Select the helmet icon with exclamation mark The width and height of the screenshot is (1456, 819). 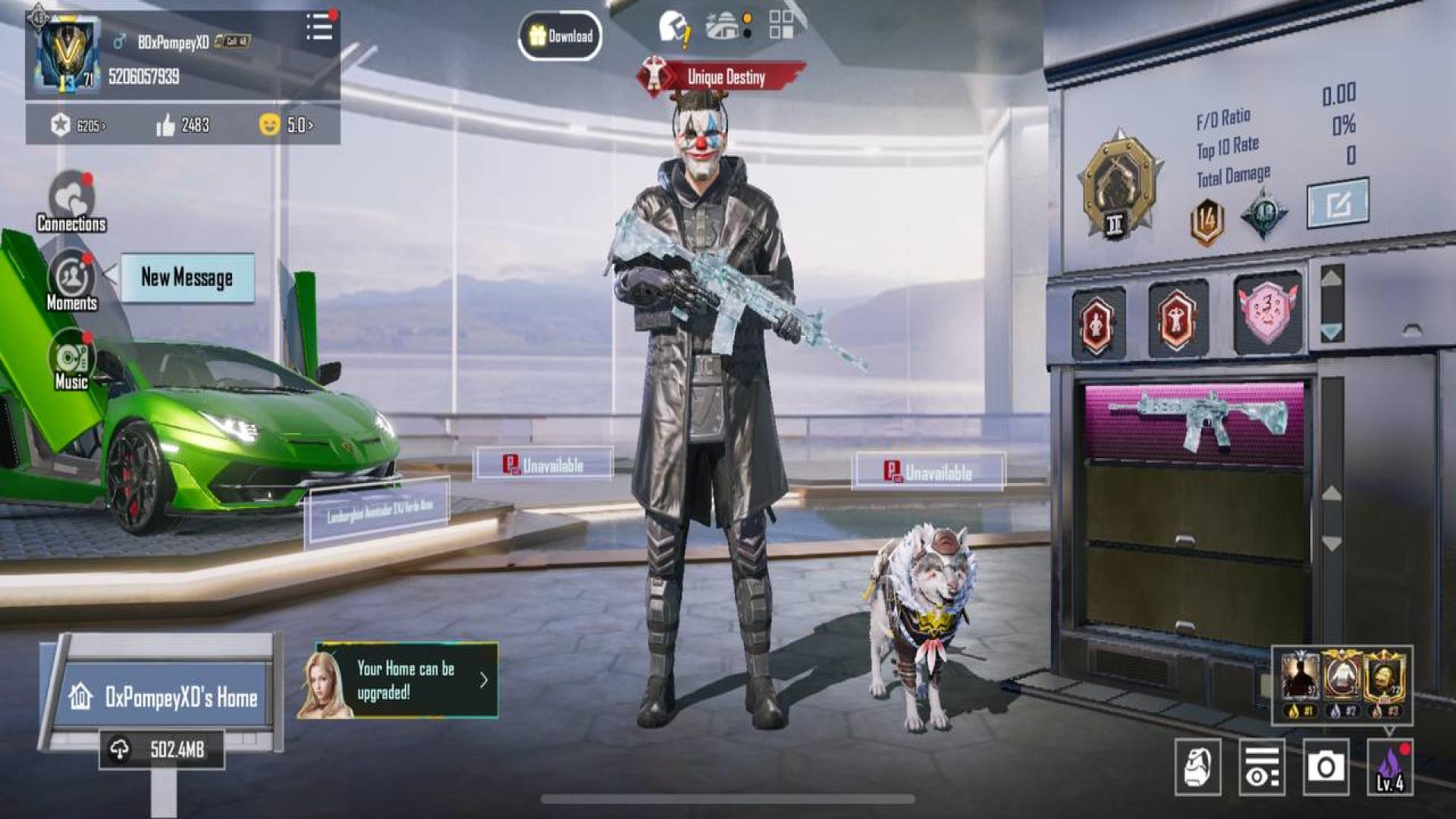tap(673, 28)
